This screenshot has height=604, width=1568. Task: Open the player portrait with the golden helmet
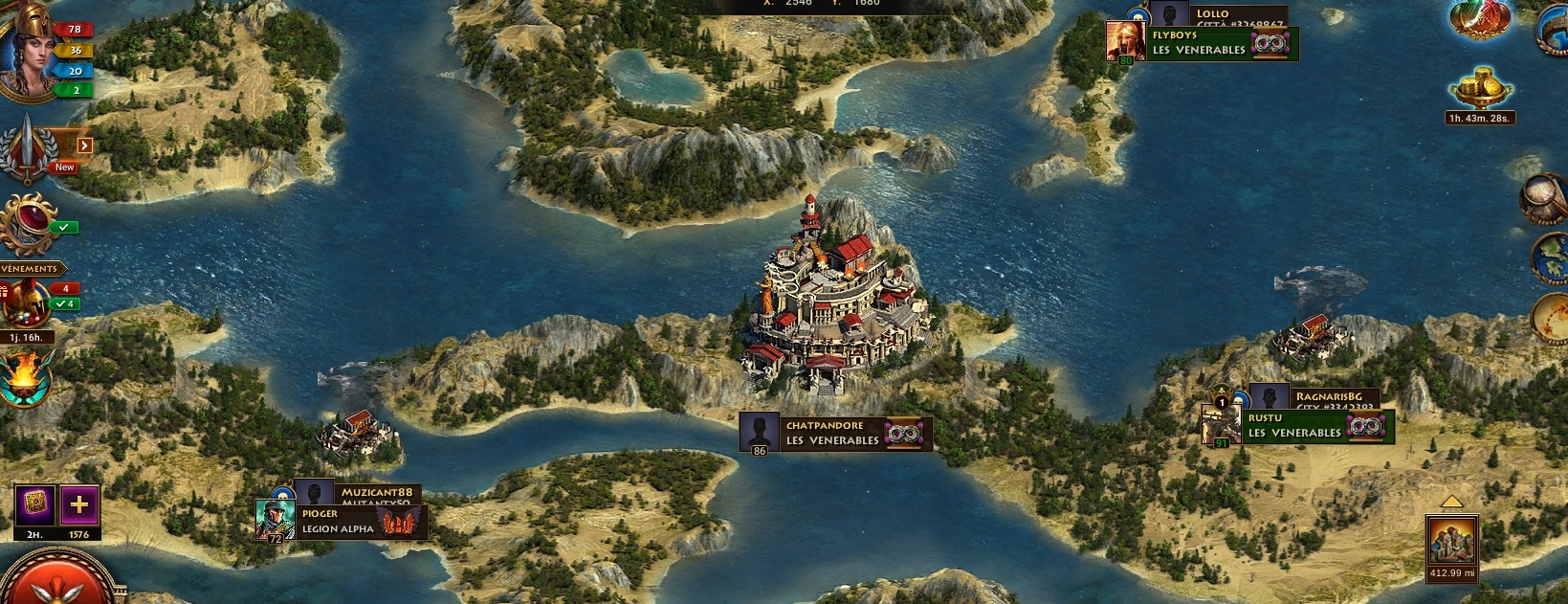pos(29,53)
